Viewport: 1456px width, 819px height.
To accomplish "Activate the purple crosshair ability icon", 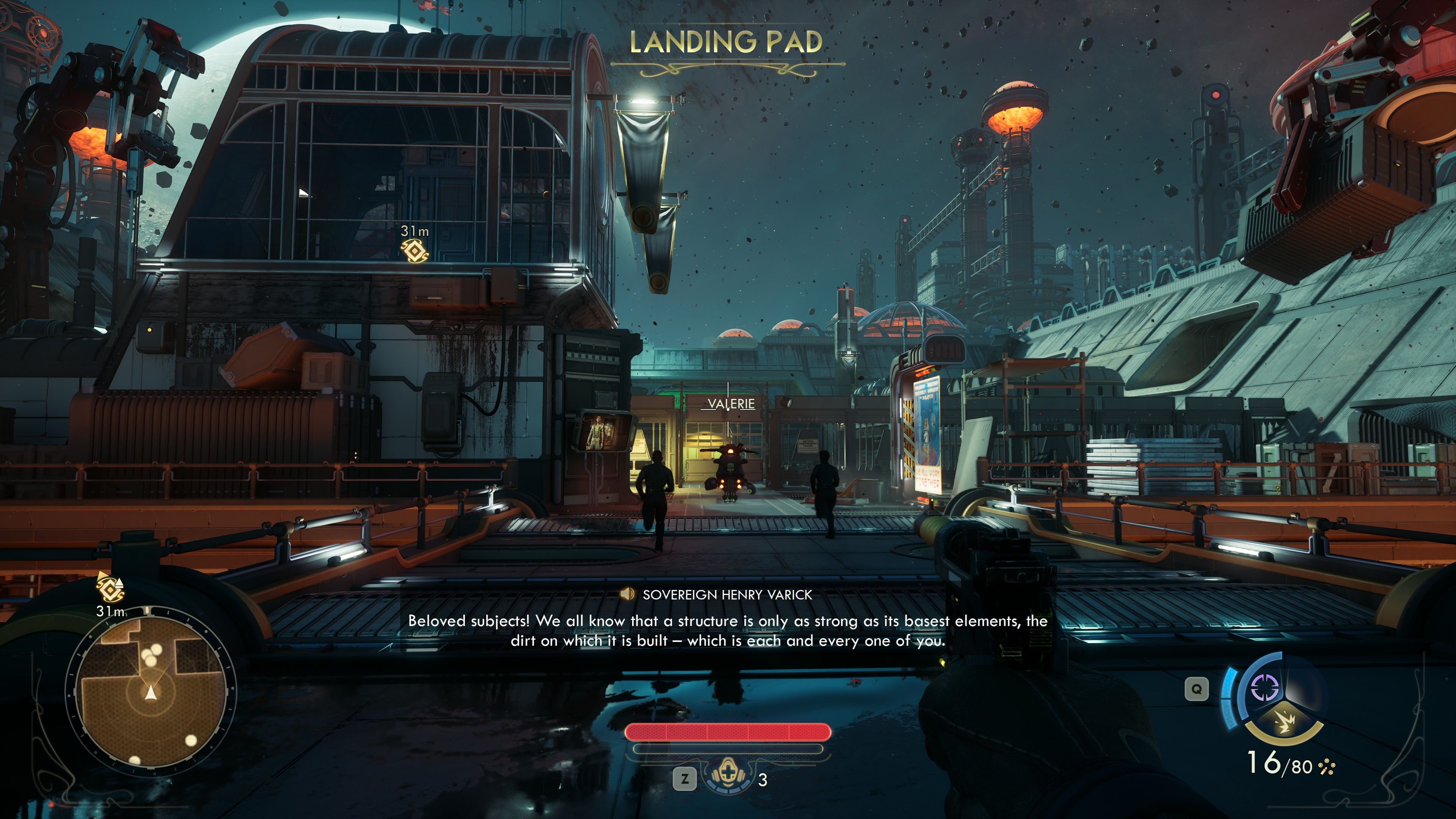I will (1265, 688).
